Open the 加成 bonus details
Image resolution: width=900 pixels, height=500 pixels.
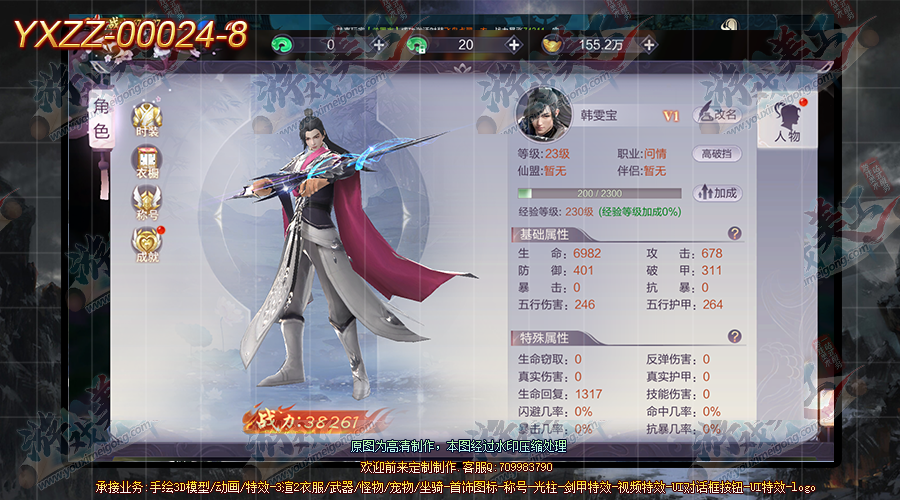(x=717, y=192)
